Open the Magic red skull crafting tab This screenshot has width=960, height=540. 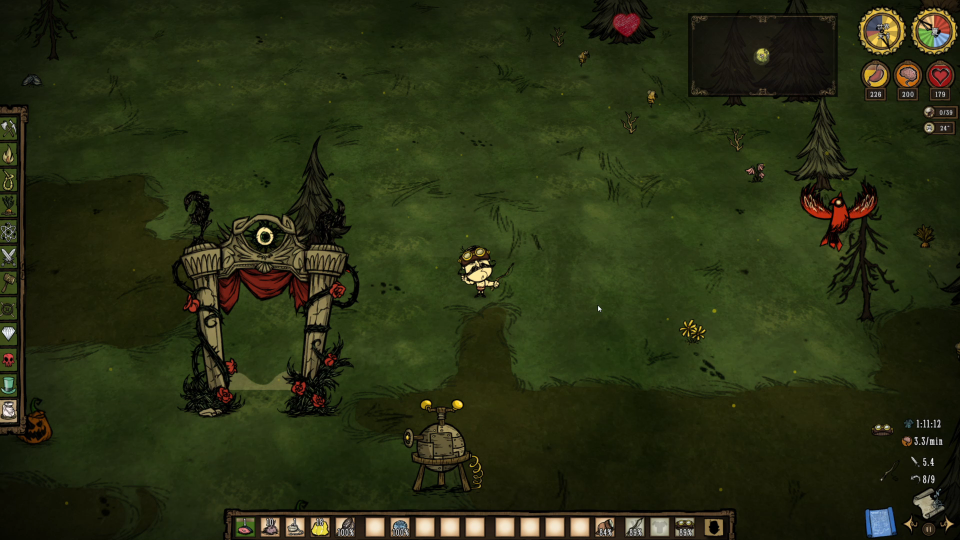(x=9, y=360)
